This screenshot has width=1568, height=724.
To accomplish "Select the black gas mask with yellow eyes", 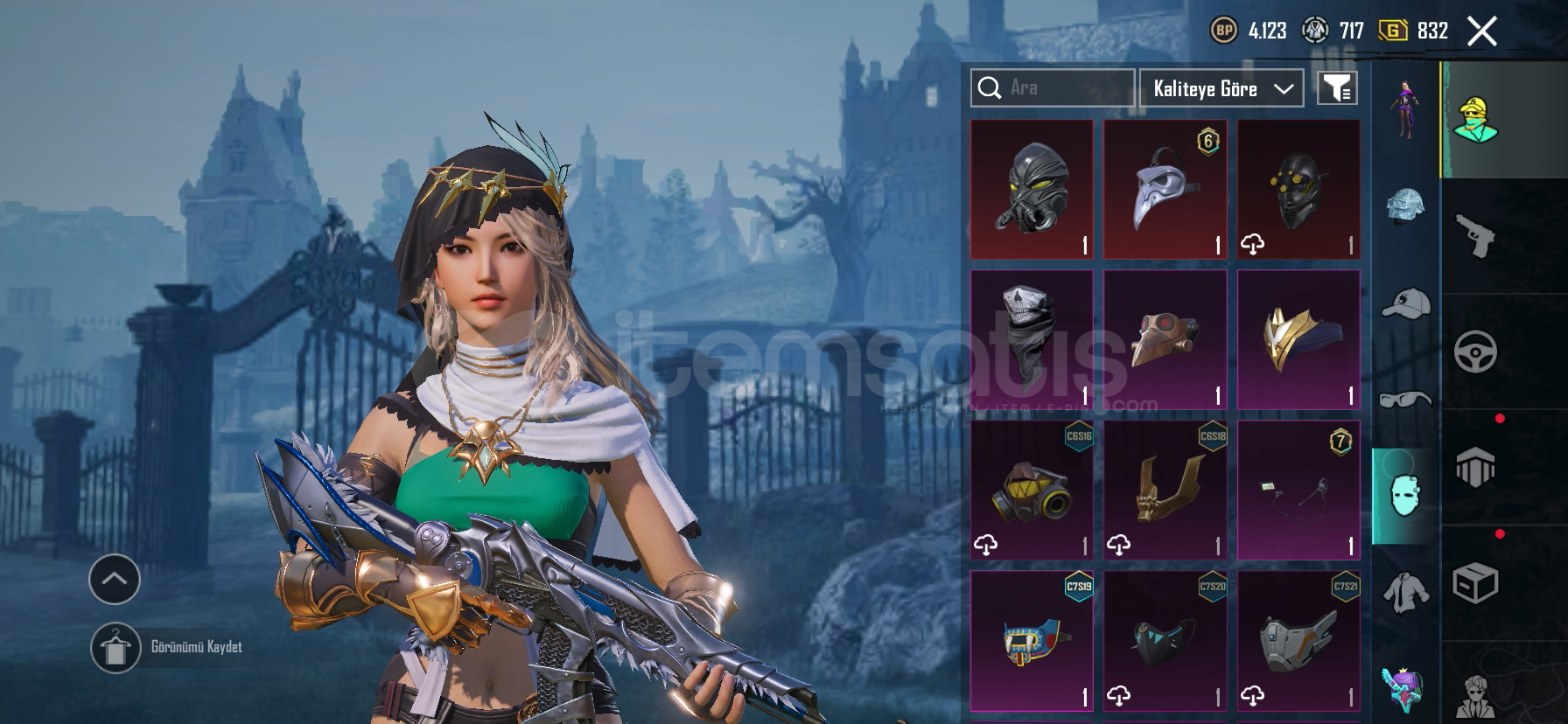I will coord(1032,189).
